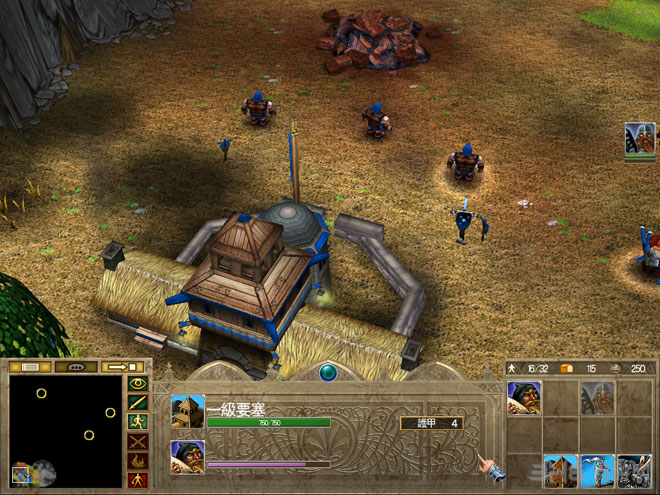Toggle the eye icon beside the minimap
The image size is (660, 495).
pos(138,383)
